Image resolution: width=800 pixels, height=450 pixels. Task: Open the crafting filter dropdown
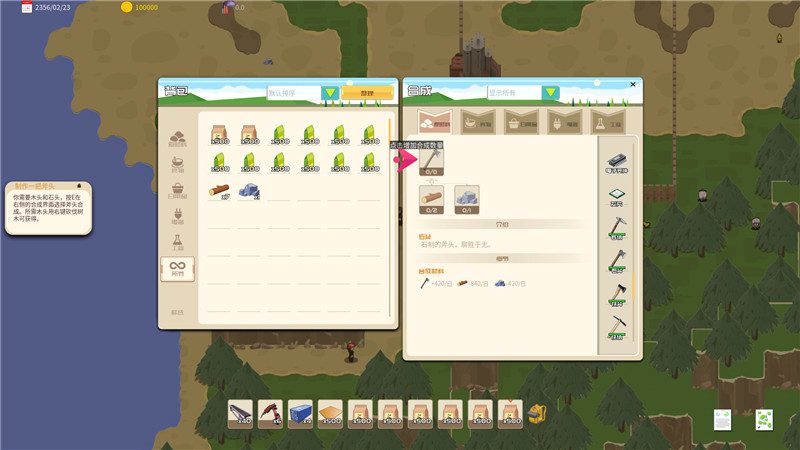551,93
